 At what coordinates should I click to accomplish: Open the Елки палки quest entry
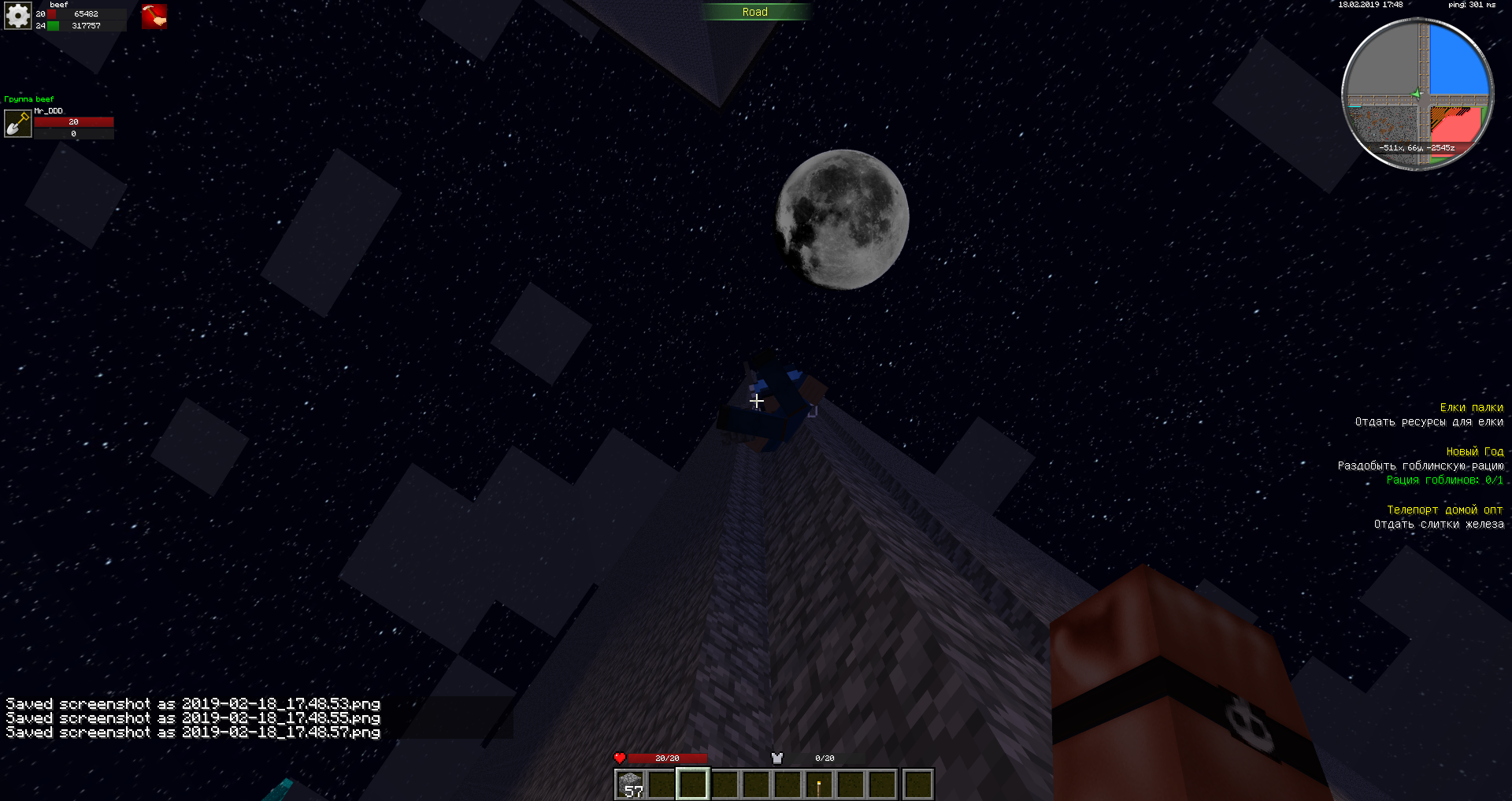[1471, 408]
